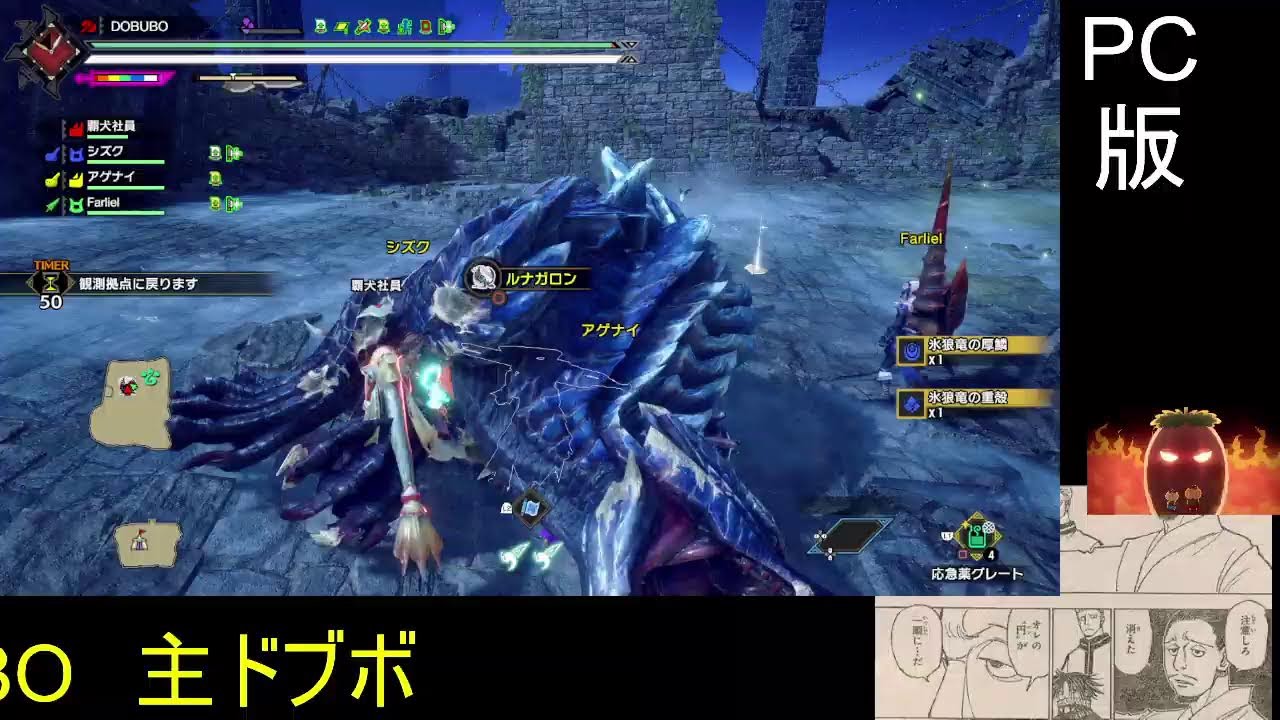The height and width of the screenshot is (720, 1280).
Task: Click the chevron at the end of the monster health bar
Action: (x=629, y=45)
